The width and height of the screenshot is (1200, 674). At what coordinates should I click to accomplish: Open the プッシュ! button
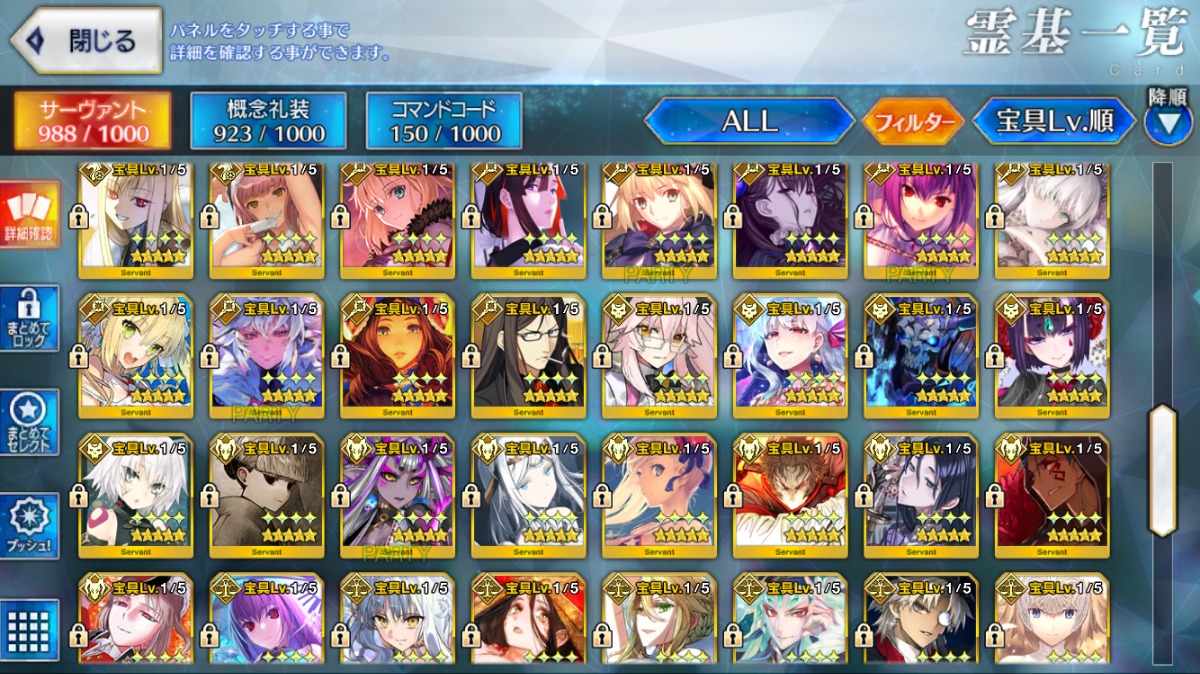[31, 526]
